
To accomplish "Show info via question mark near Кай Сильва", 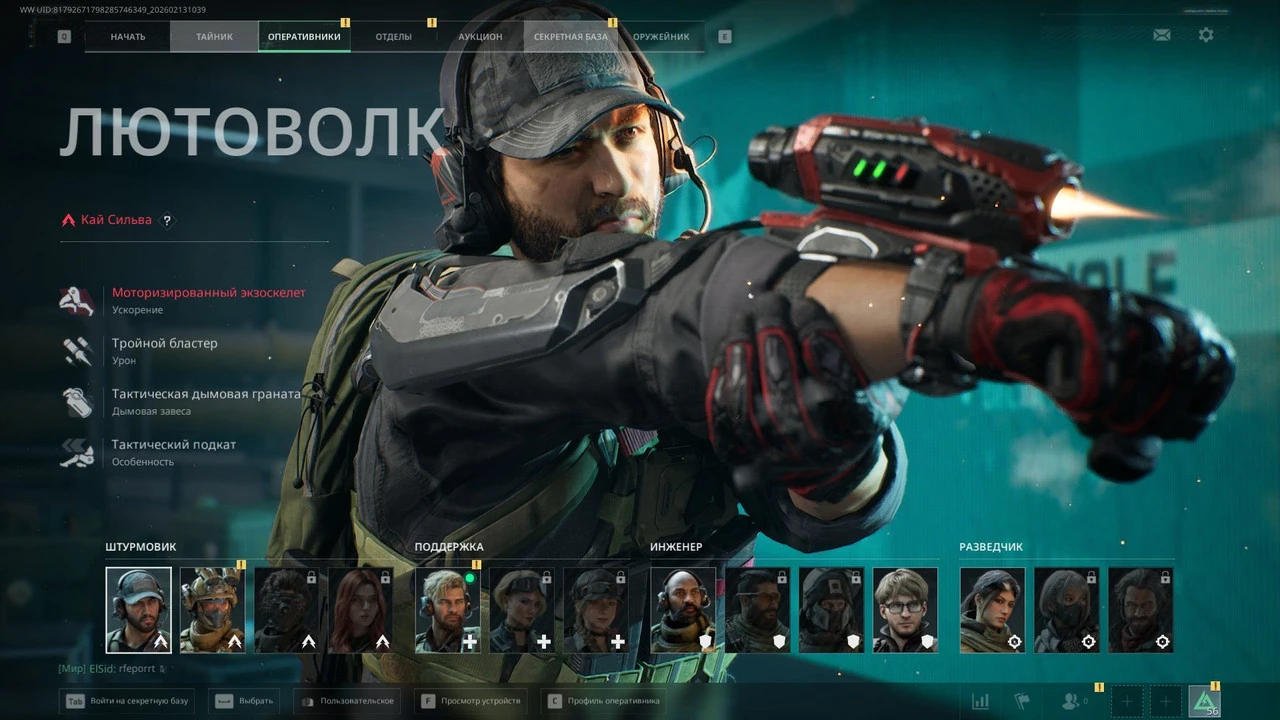I will tap(167, 220).
